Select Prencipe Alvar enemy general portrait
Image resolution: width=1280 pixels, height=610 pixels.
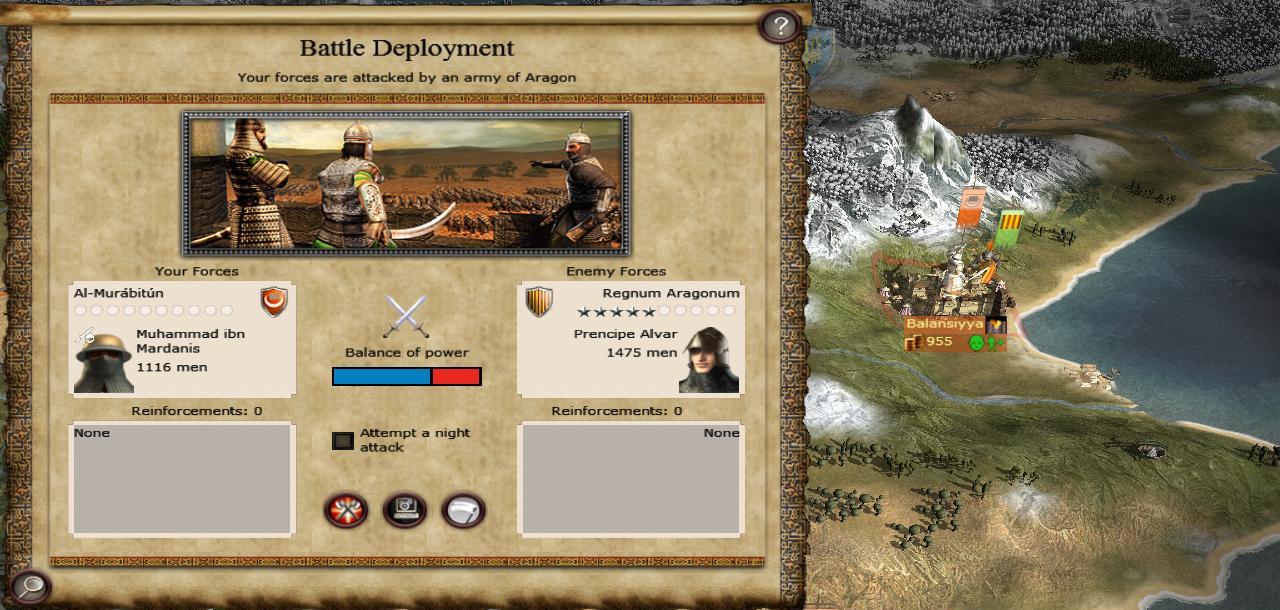(709, 361)
